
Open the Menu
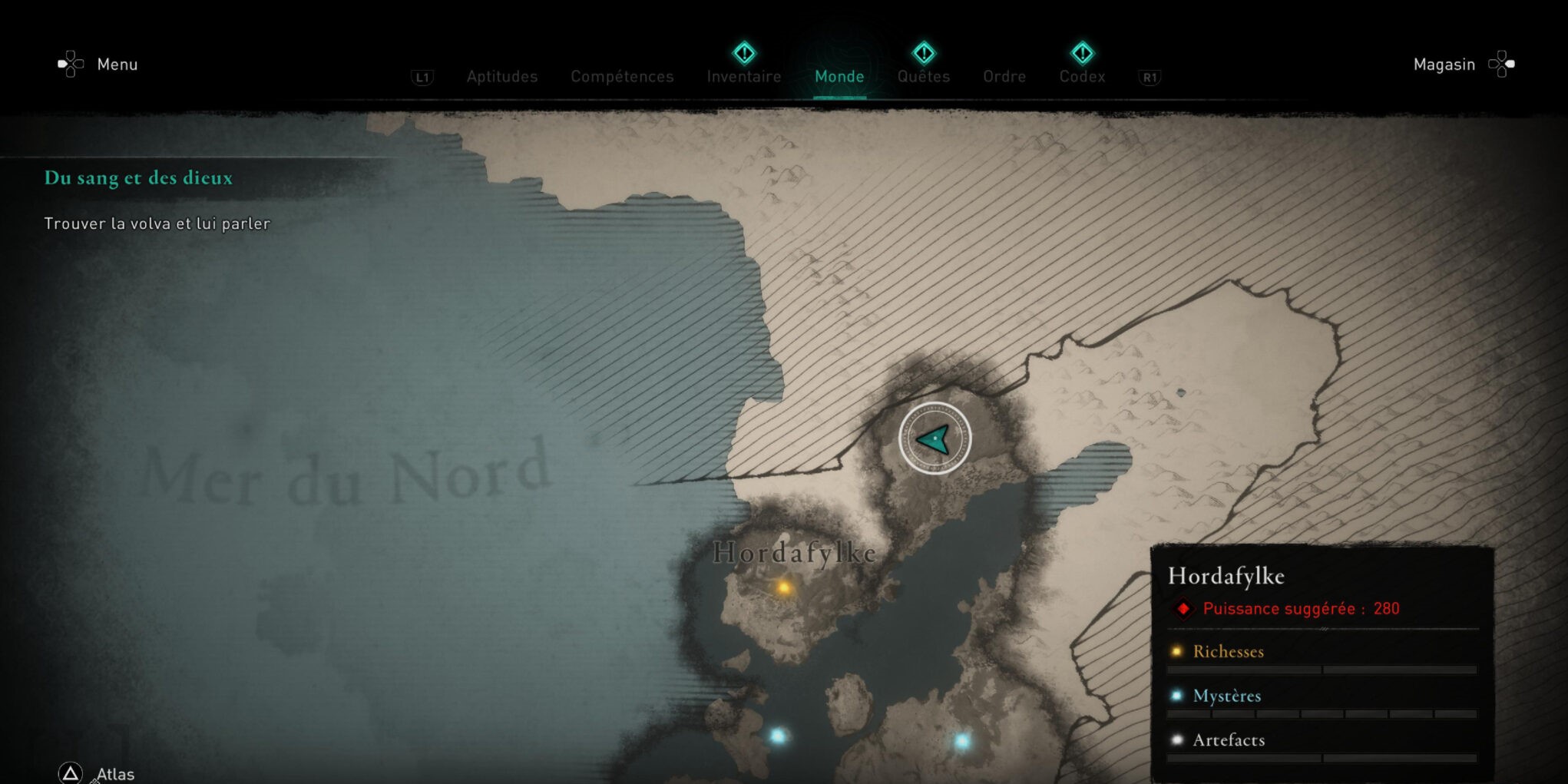tap(117, 65)
